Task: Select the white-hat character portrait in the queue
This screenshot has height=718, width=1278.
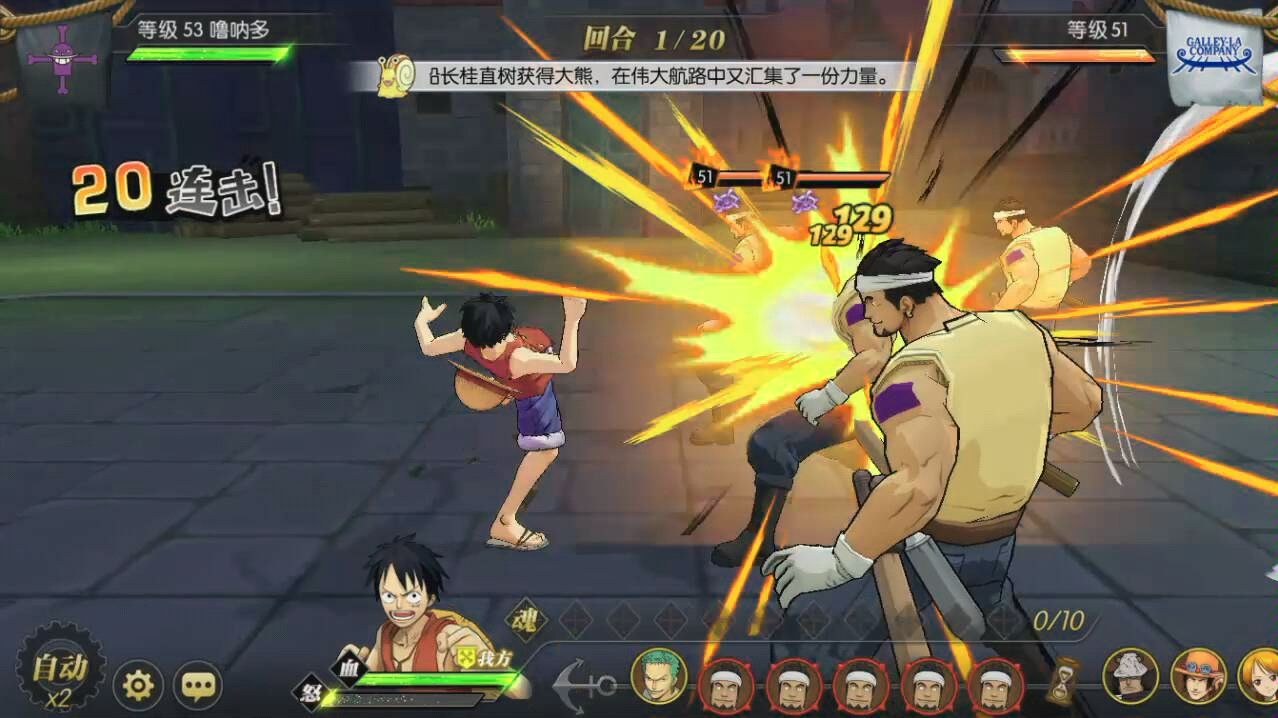Action: (1130, 676)
